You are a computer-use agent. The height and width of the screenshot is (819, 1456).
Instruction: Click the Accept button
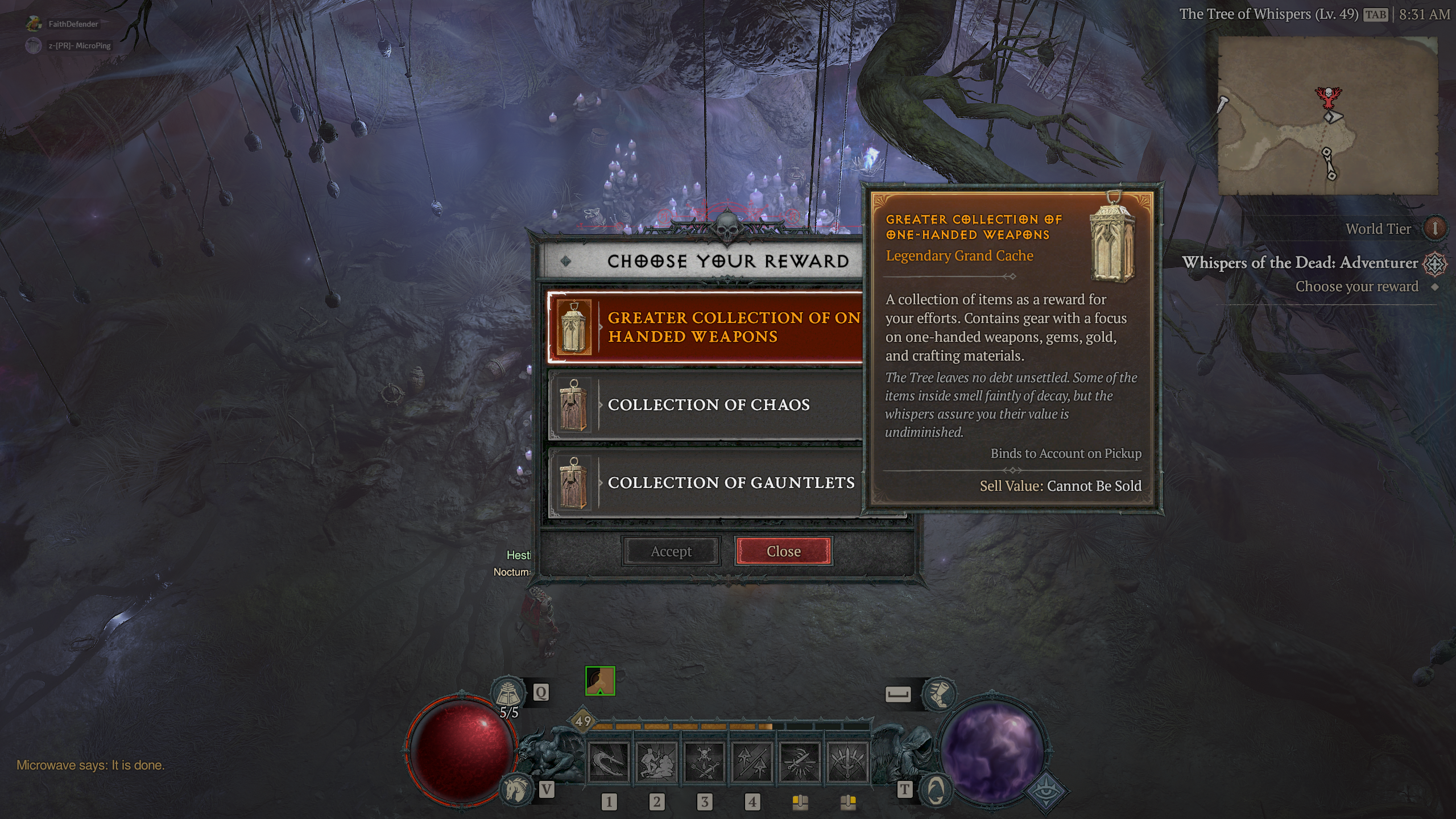tap(671, 551)
